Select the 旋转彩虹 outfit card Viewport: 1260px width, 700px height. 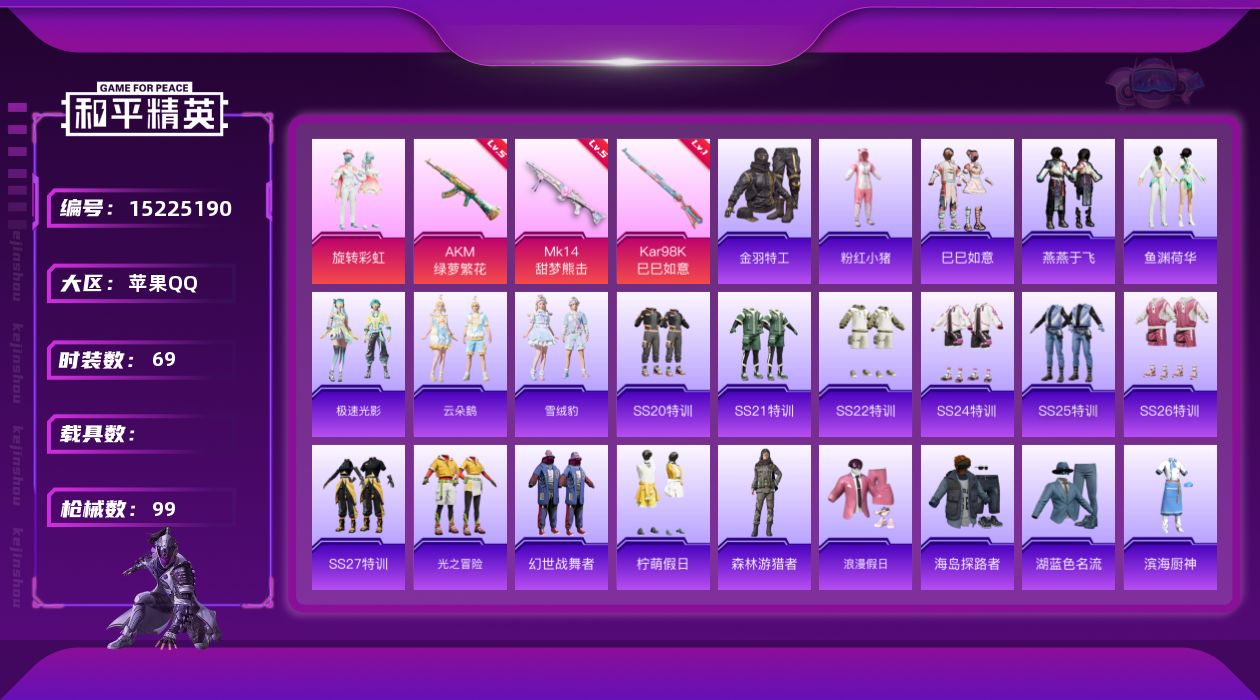358,211
